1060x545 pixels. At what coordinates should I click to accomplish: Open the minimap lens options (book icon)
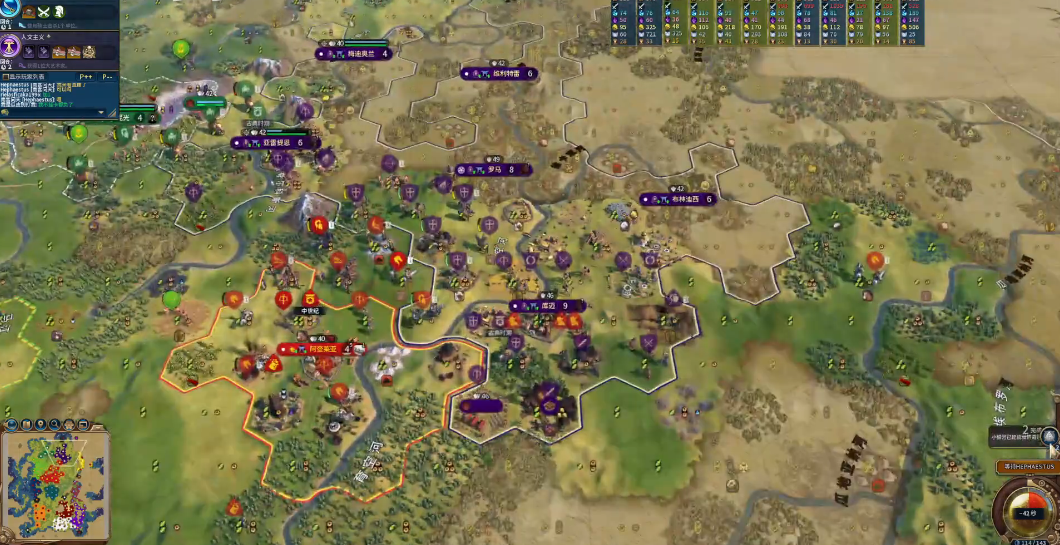coord(26,423)
